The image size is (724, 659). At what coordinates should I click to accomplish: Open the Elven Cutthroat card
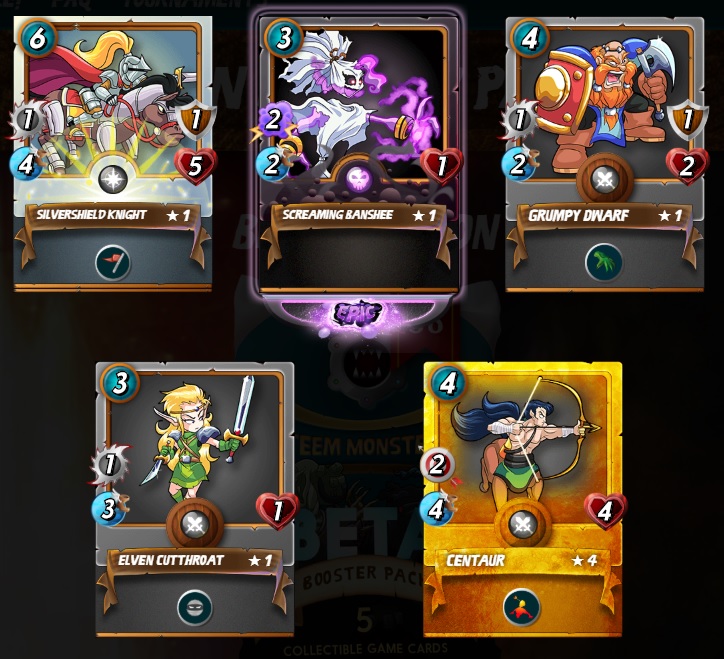(x=195, y=495)
